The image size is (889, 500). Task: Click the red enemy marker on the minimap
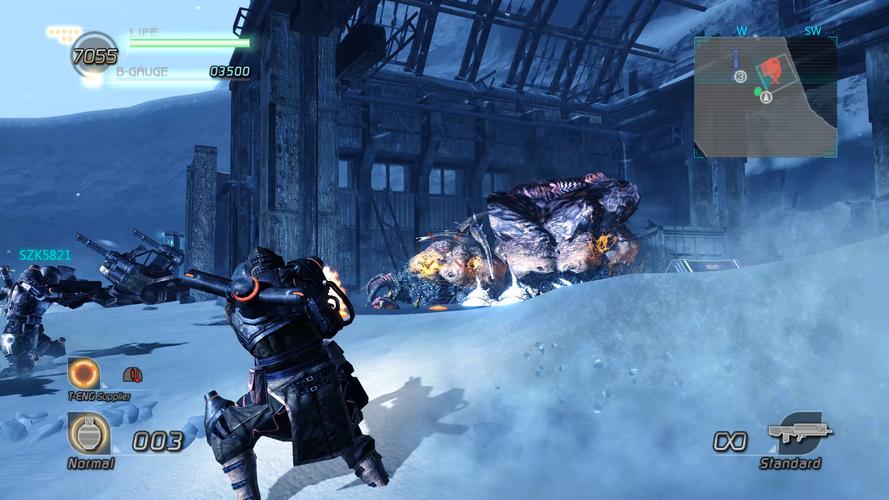click(x=771, y=69)
